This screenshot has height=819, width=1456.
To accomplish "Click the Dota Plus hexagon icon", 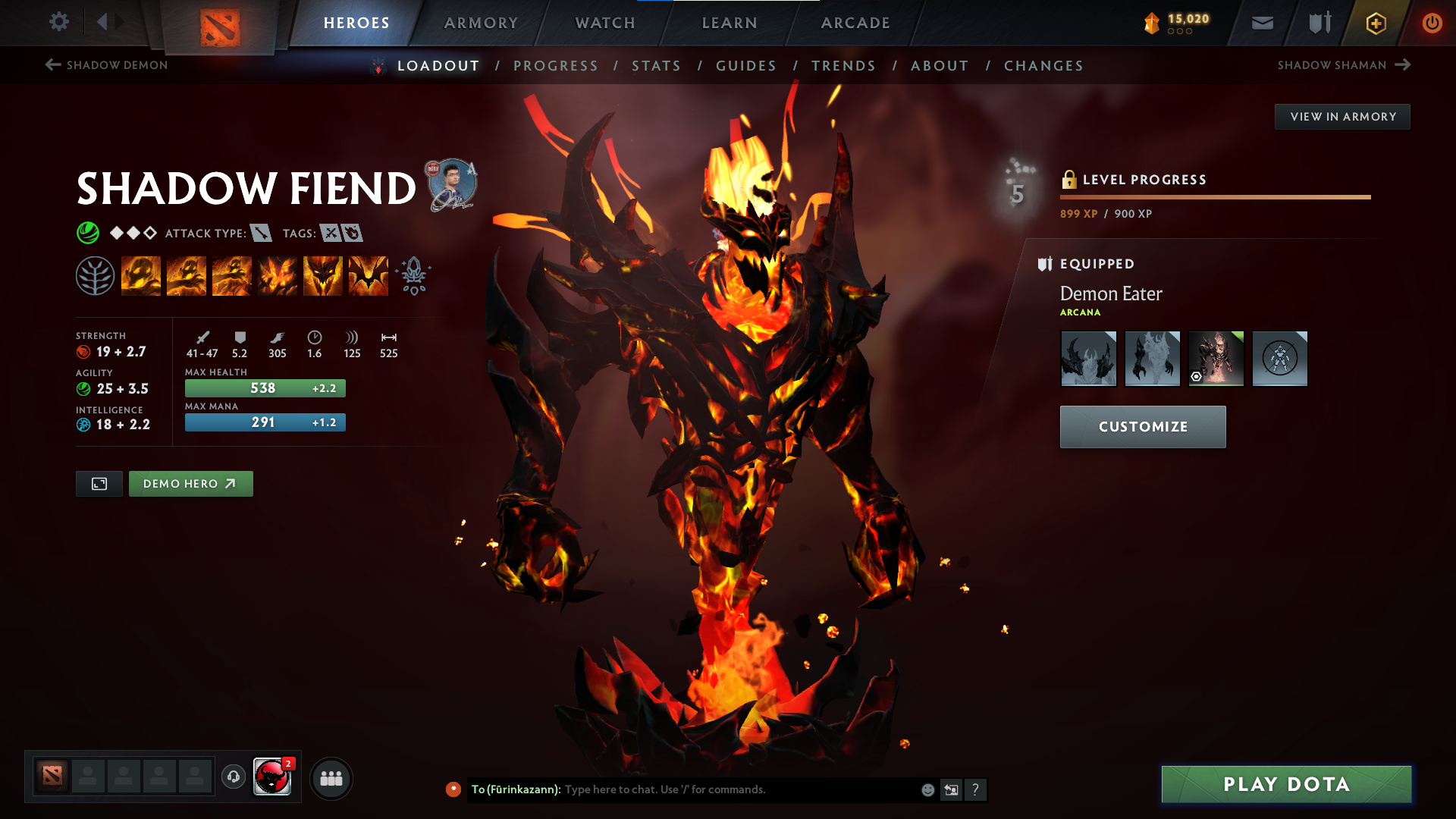I will pyautogui.click(x=1375, y=23).
